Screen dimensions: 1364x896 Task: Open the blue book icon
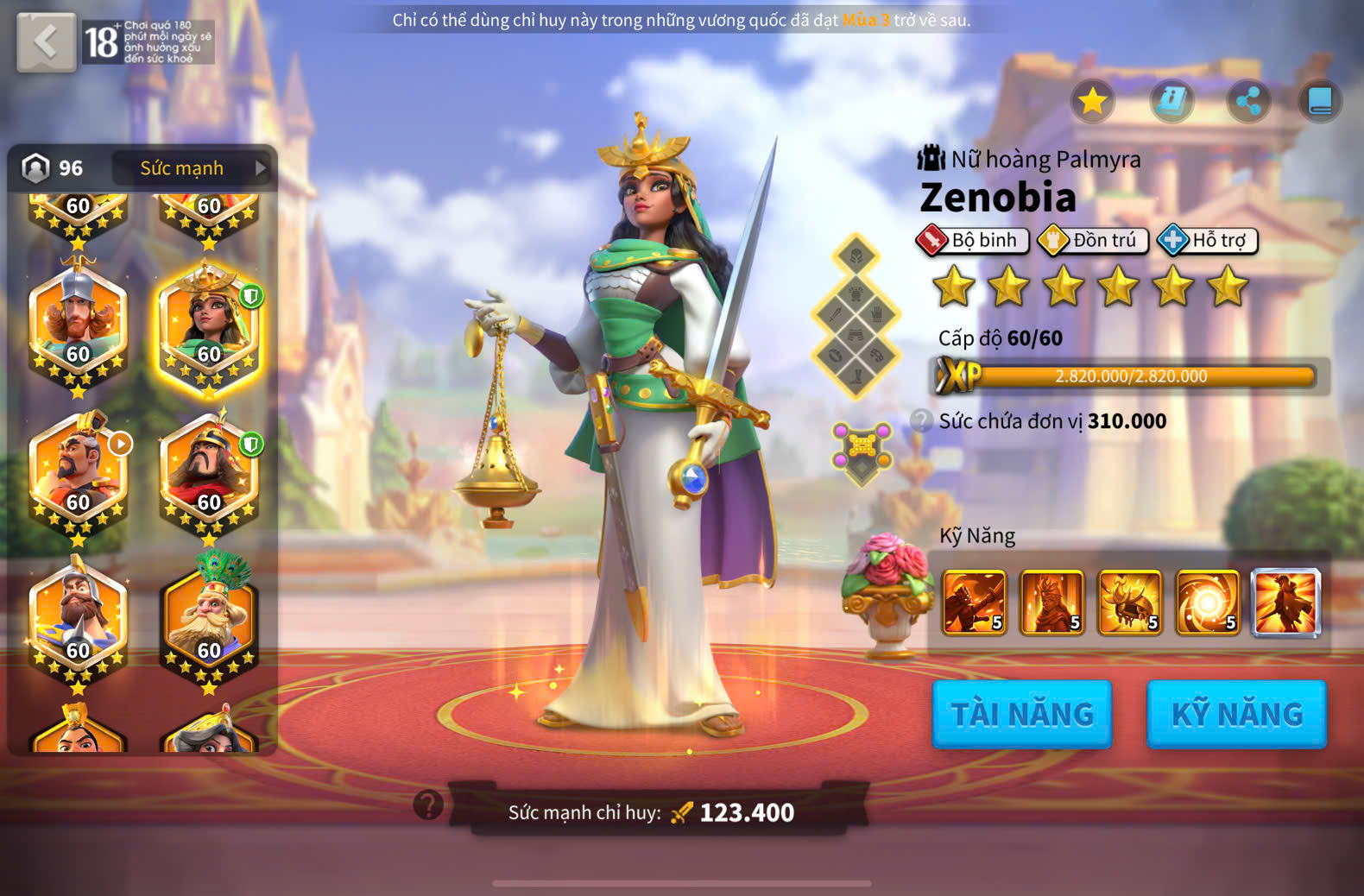[1319, 102]
